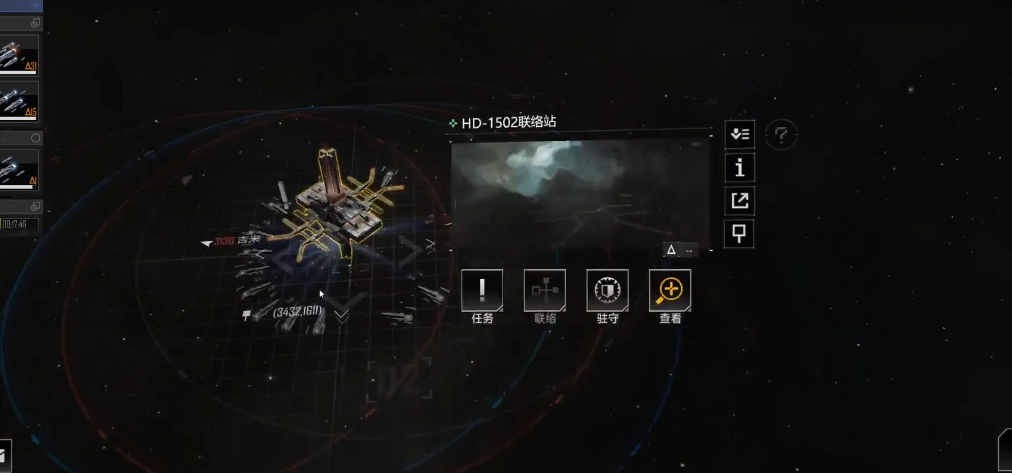This screenshot has height=473, width=1012.
Task: Activate the 查看 (View) magnifier button
Action: tap(670, 290)
